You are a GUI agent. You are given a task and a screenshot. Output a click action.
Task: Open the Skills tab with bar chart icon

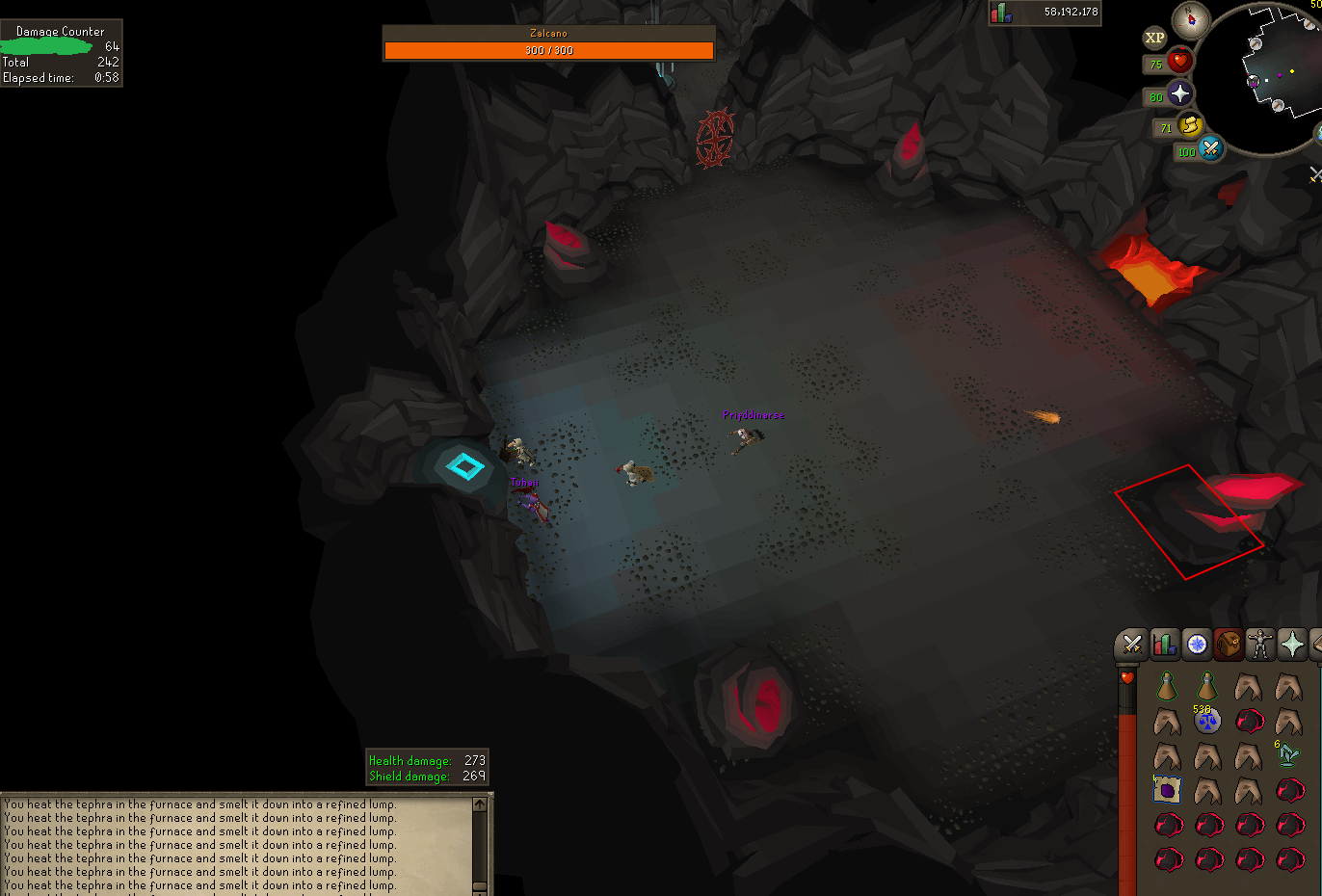click(1164, 644)
